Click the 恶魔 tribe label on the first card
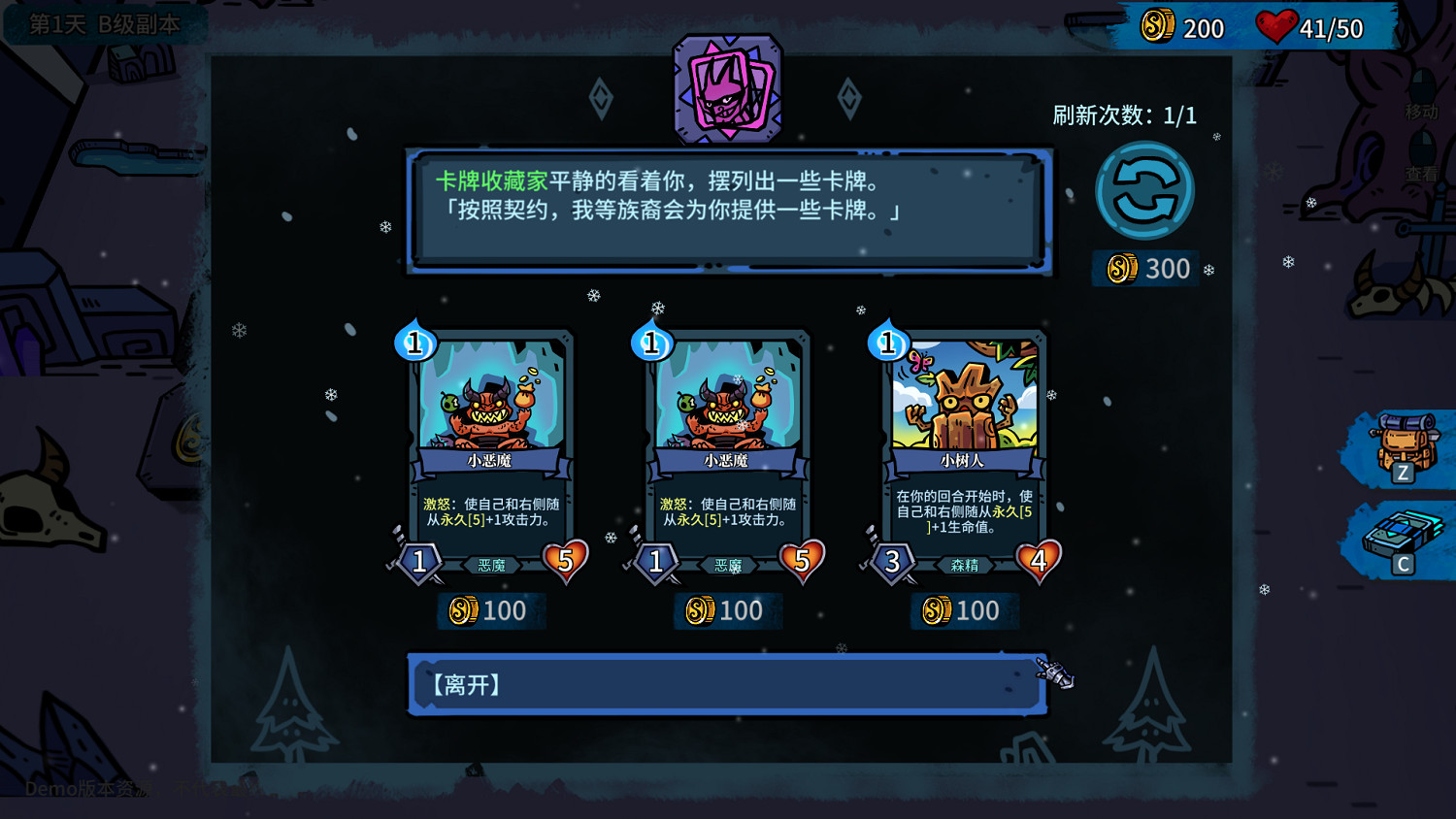The height and width of the screenshot is (819, 1456). pos(492,564)
